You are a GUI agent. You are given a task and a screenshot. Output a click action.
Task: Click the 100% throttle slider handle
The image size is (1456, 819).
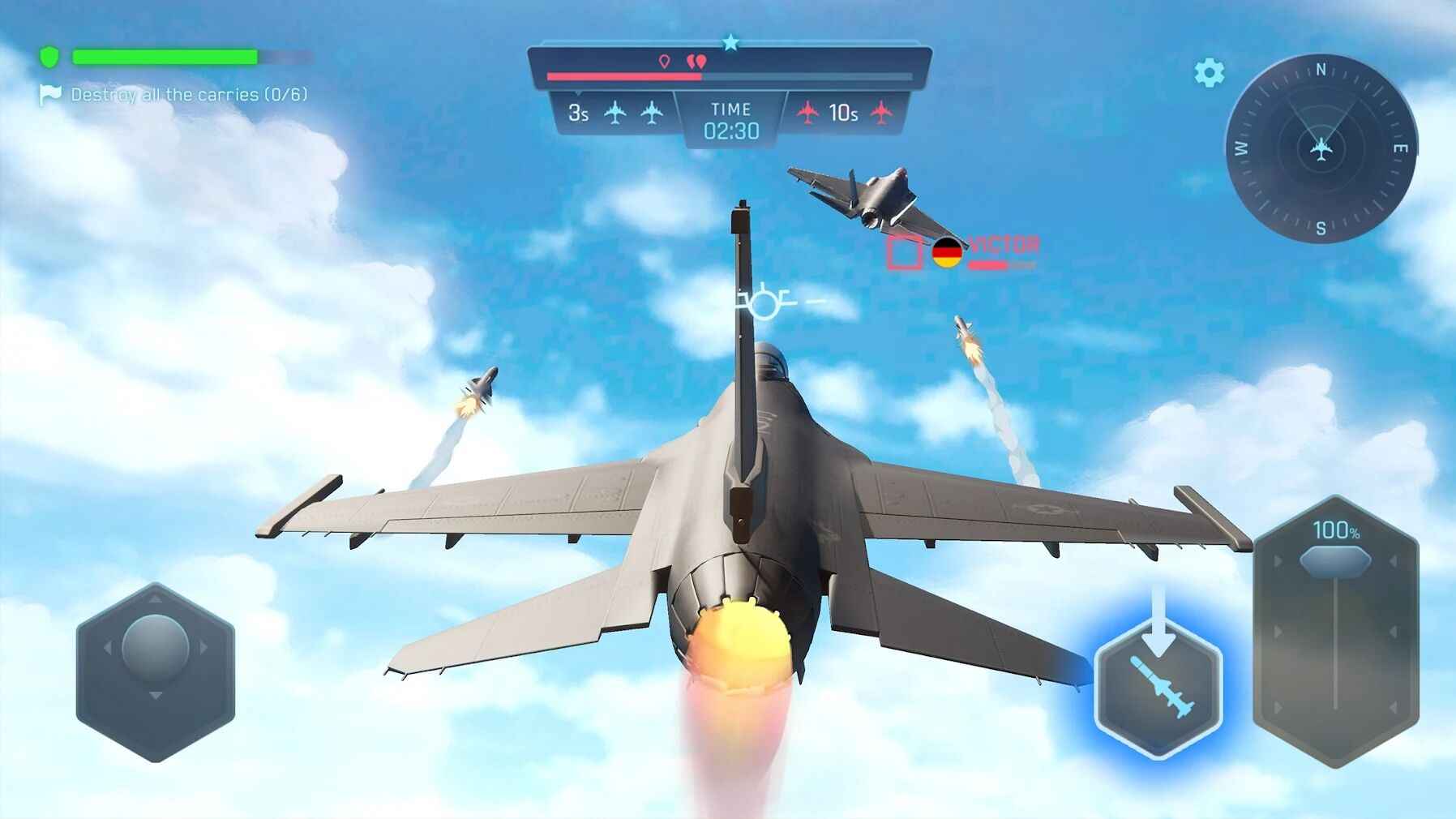pos(1334,560)
